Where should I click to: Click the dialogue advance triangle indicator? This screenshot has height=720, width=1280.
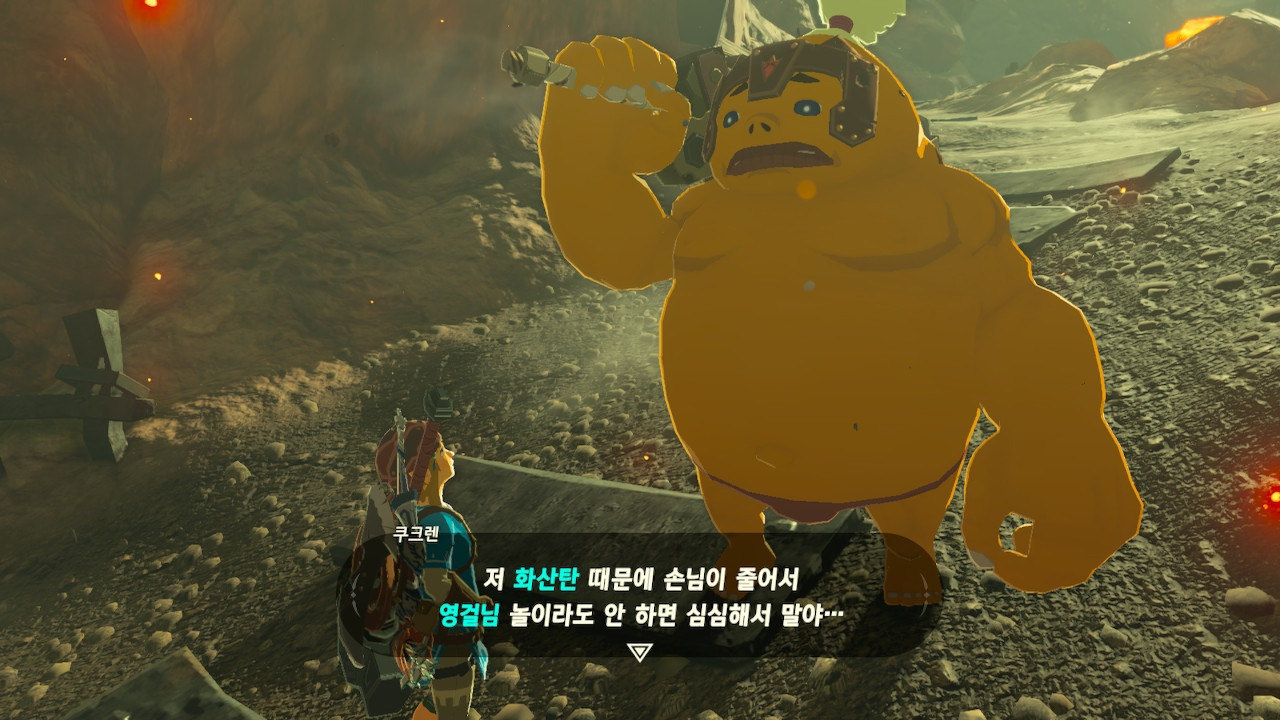pos(640,653)
